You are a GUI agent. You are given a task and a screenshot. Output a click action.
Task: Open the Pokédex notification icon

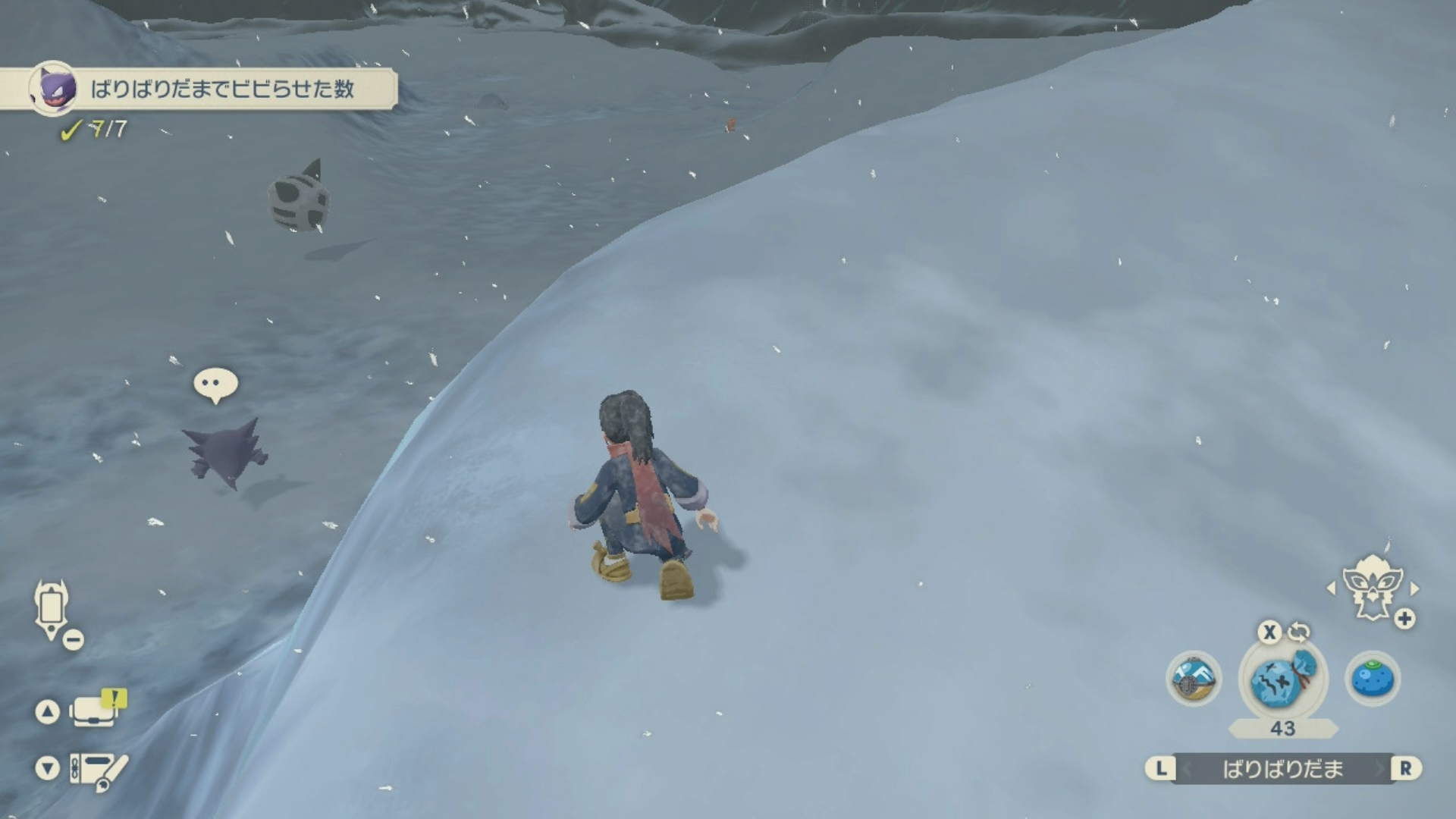point(96,711)
